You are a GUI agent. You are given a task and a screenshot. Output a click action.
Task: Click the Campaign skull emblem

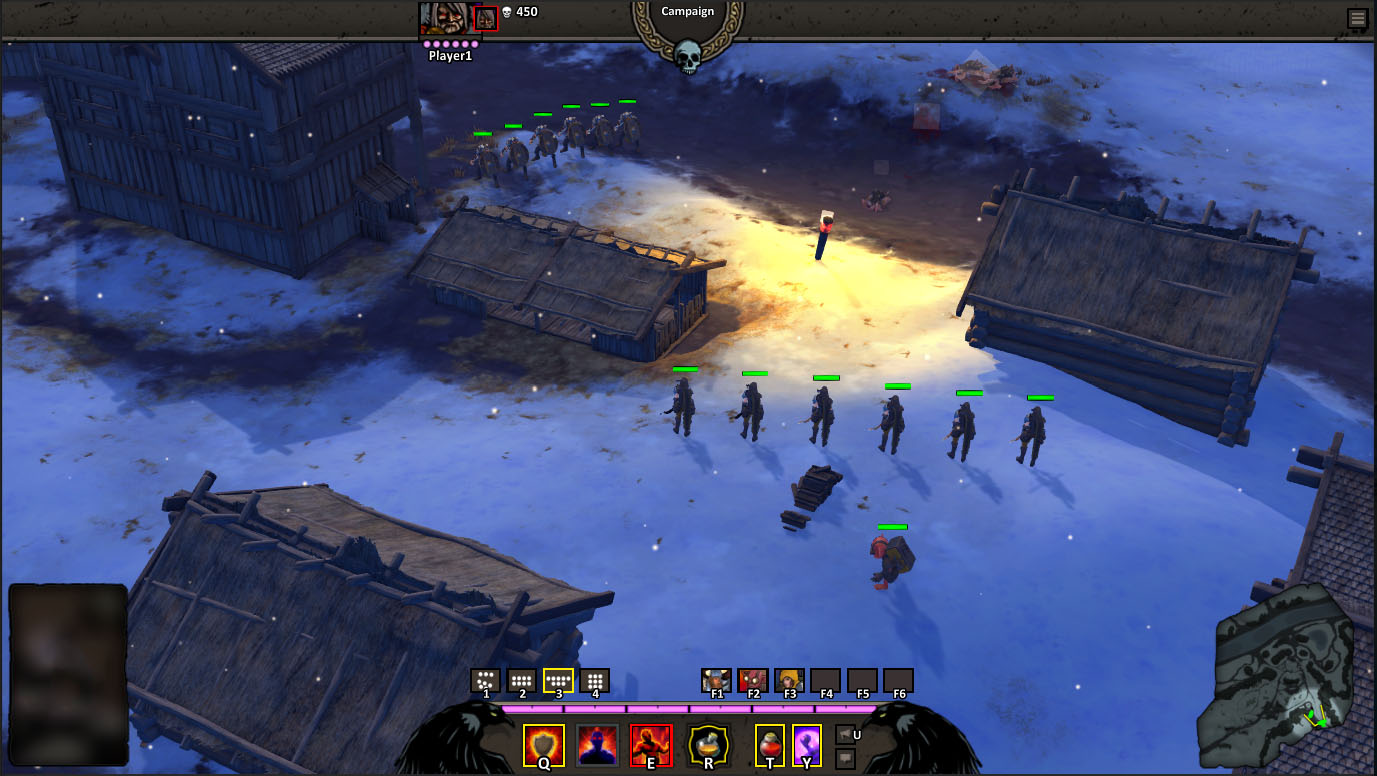click(688, 55)
